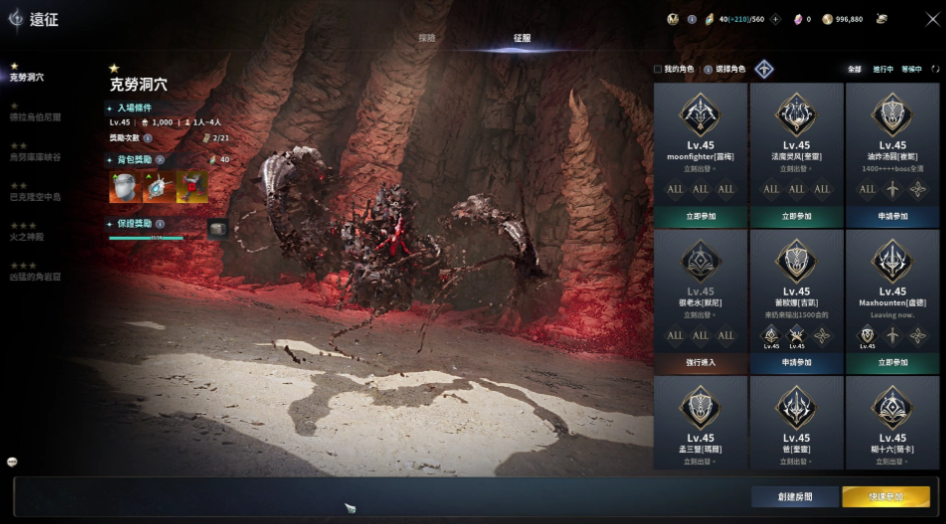Choose the 巴克隆空中島 dungeon

click(x=36, y=197)
